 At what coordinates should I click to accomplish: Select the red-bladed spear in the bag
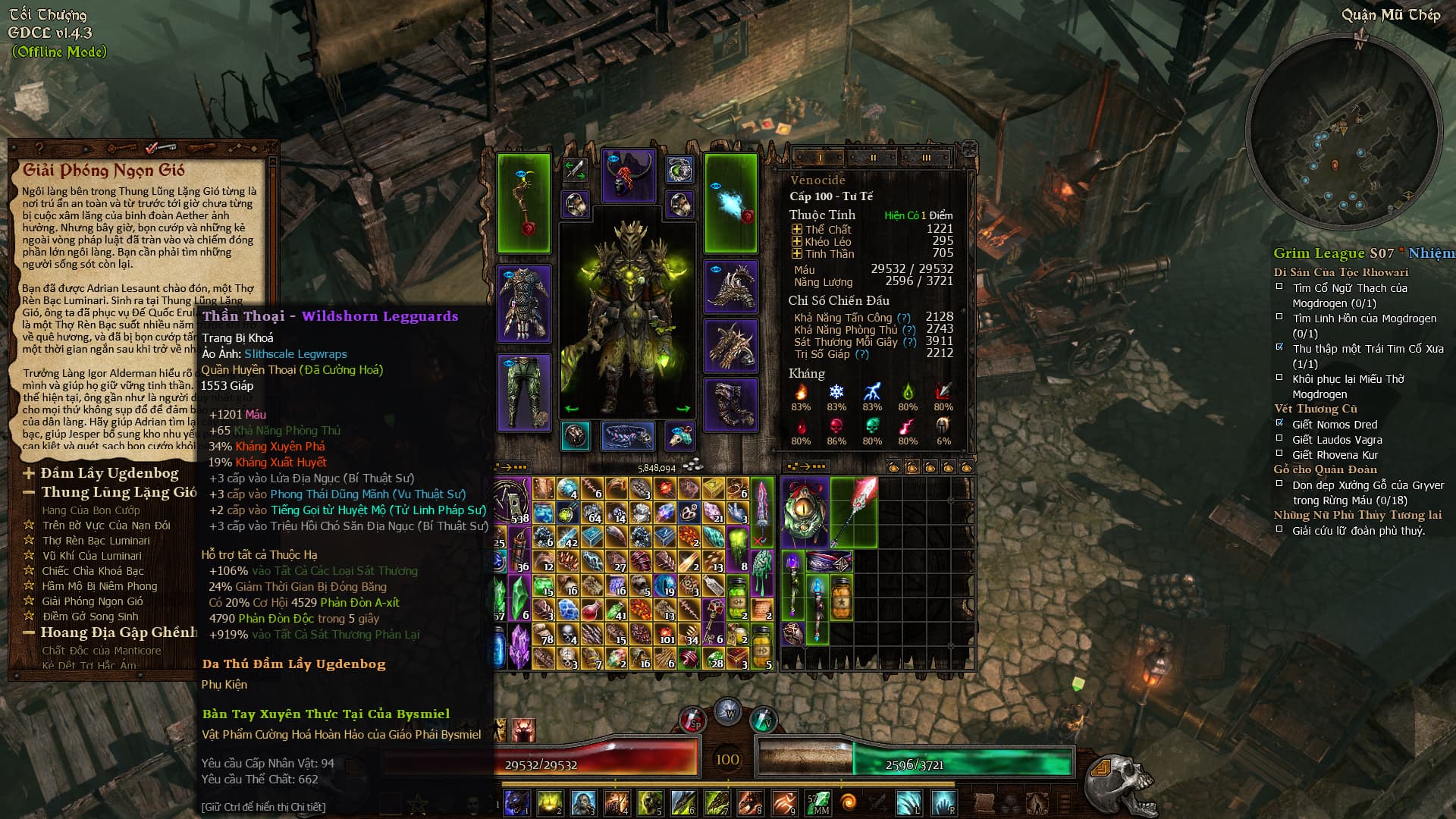(x=854, y=511)
